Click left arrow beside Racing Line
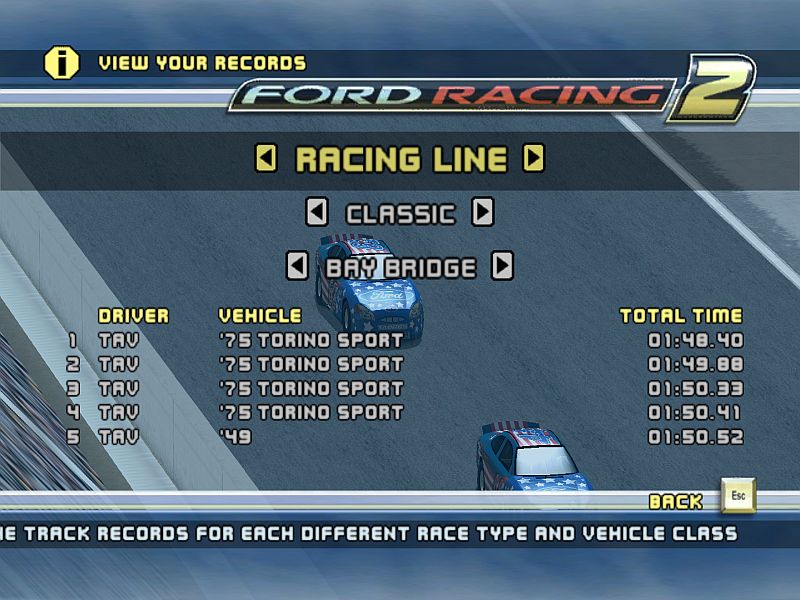 point(266,158)
